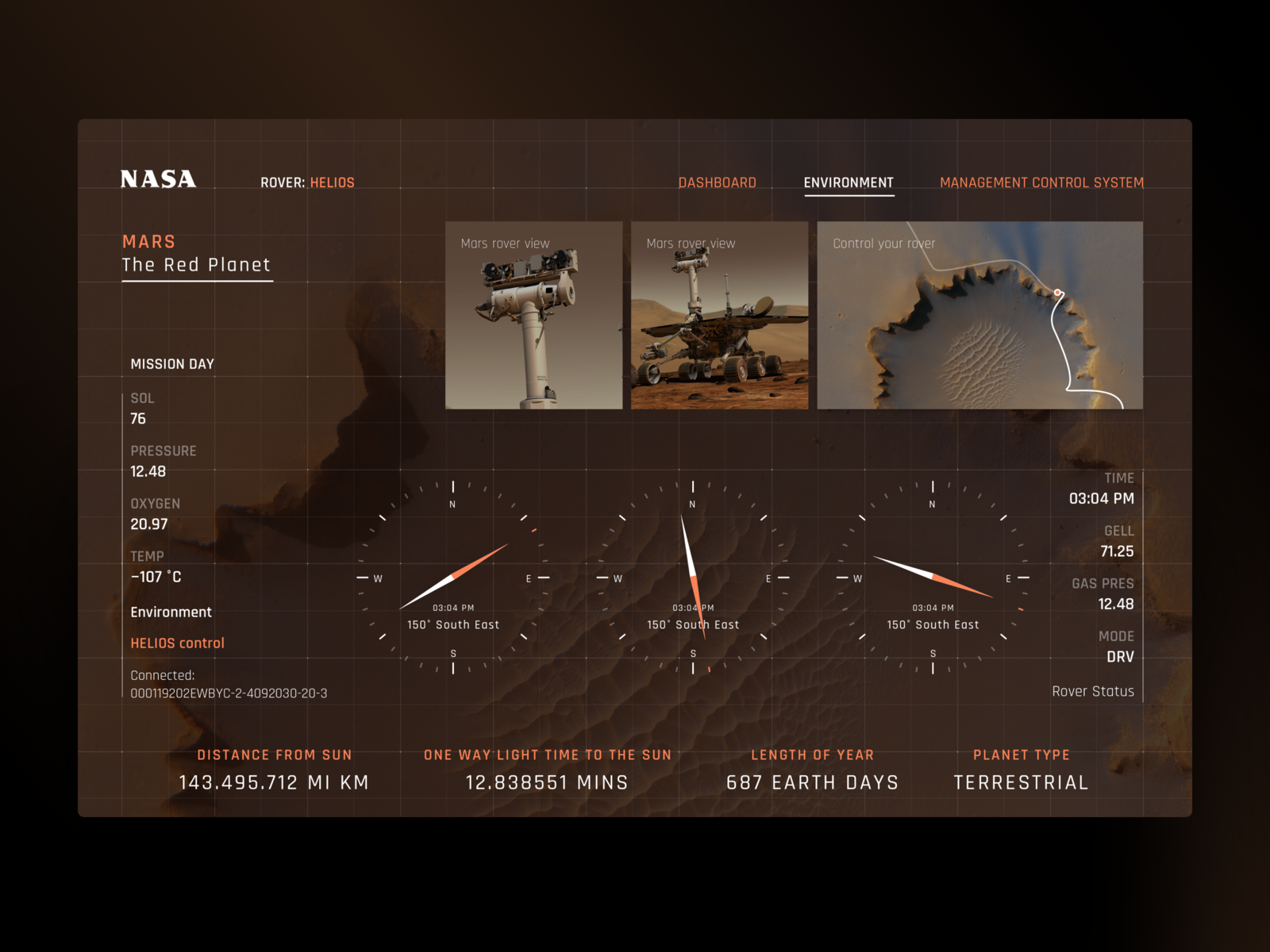Expand the MANAGEMENT CONTROL SYSTEM menu

tap(1041, 182)
